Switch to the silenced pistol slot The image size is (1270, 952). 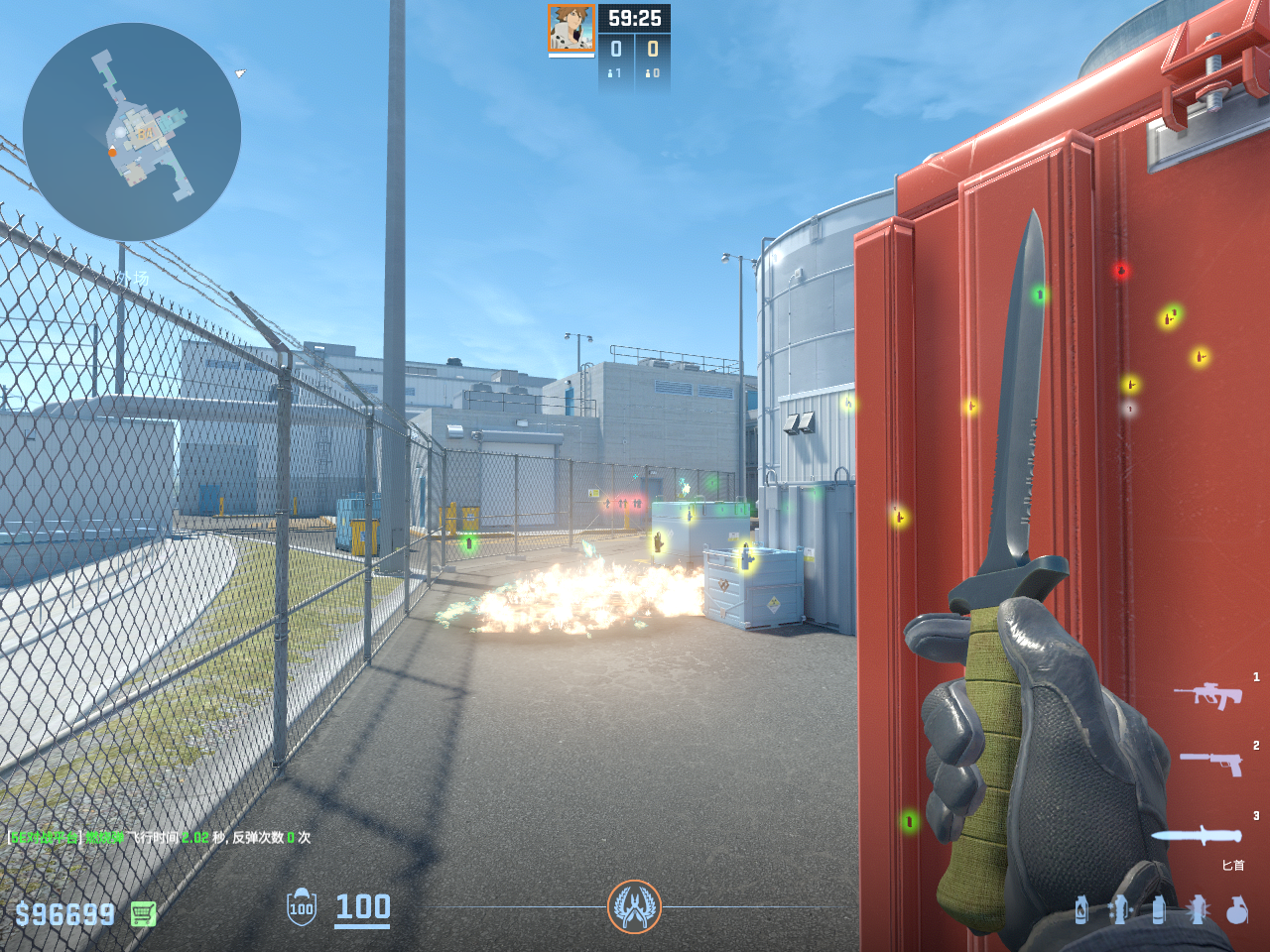(x=1210, y=762)
